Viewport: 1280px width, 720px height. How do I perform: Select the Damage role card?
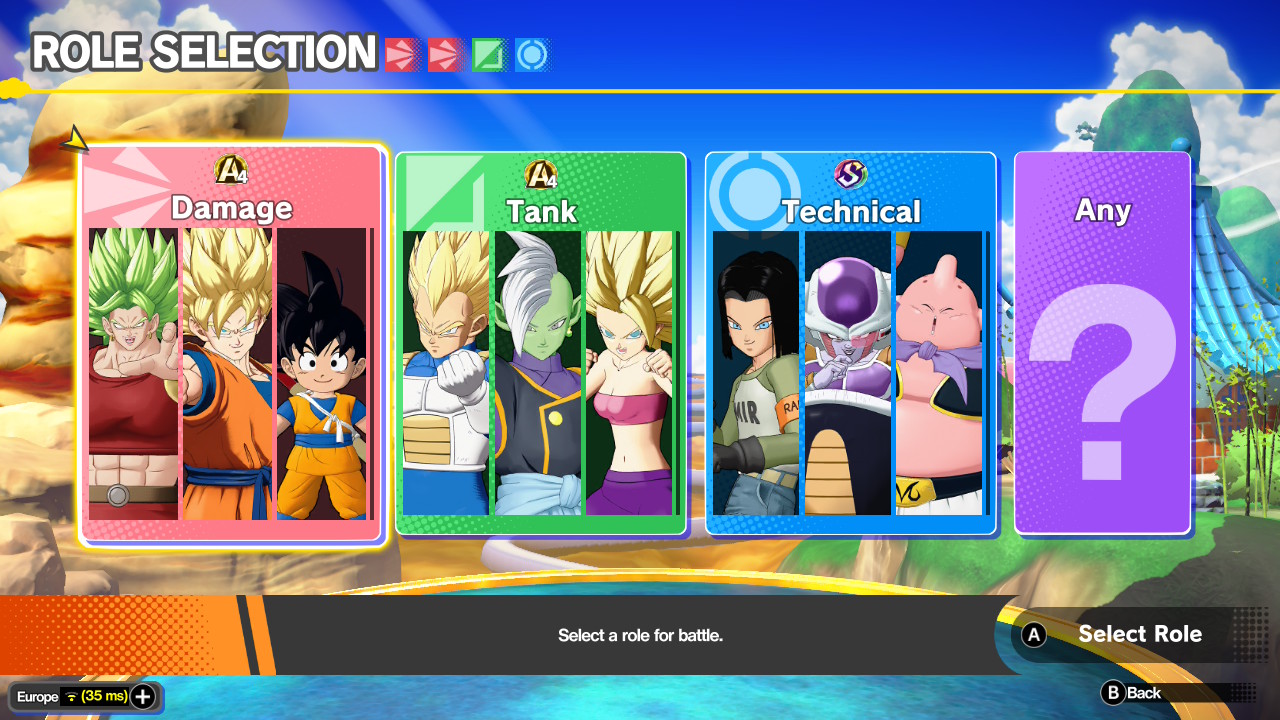(x=231, y=345)
